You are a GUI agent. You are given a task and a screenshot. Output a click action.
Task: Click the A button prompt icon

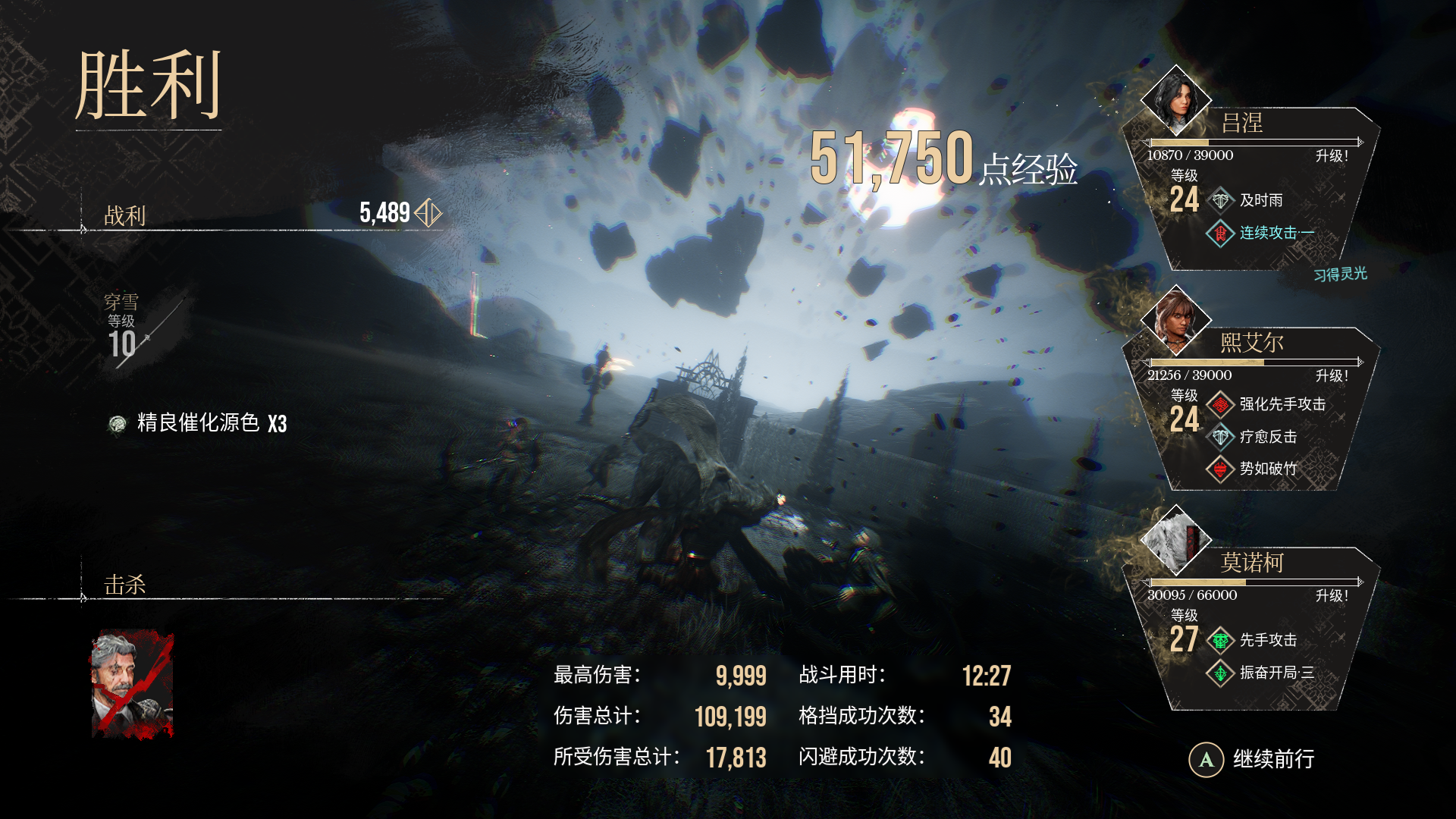(x=1206, y=758)
